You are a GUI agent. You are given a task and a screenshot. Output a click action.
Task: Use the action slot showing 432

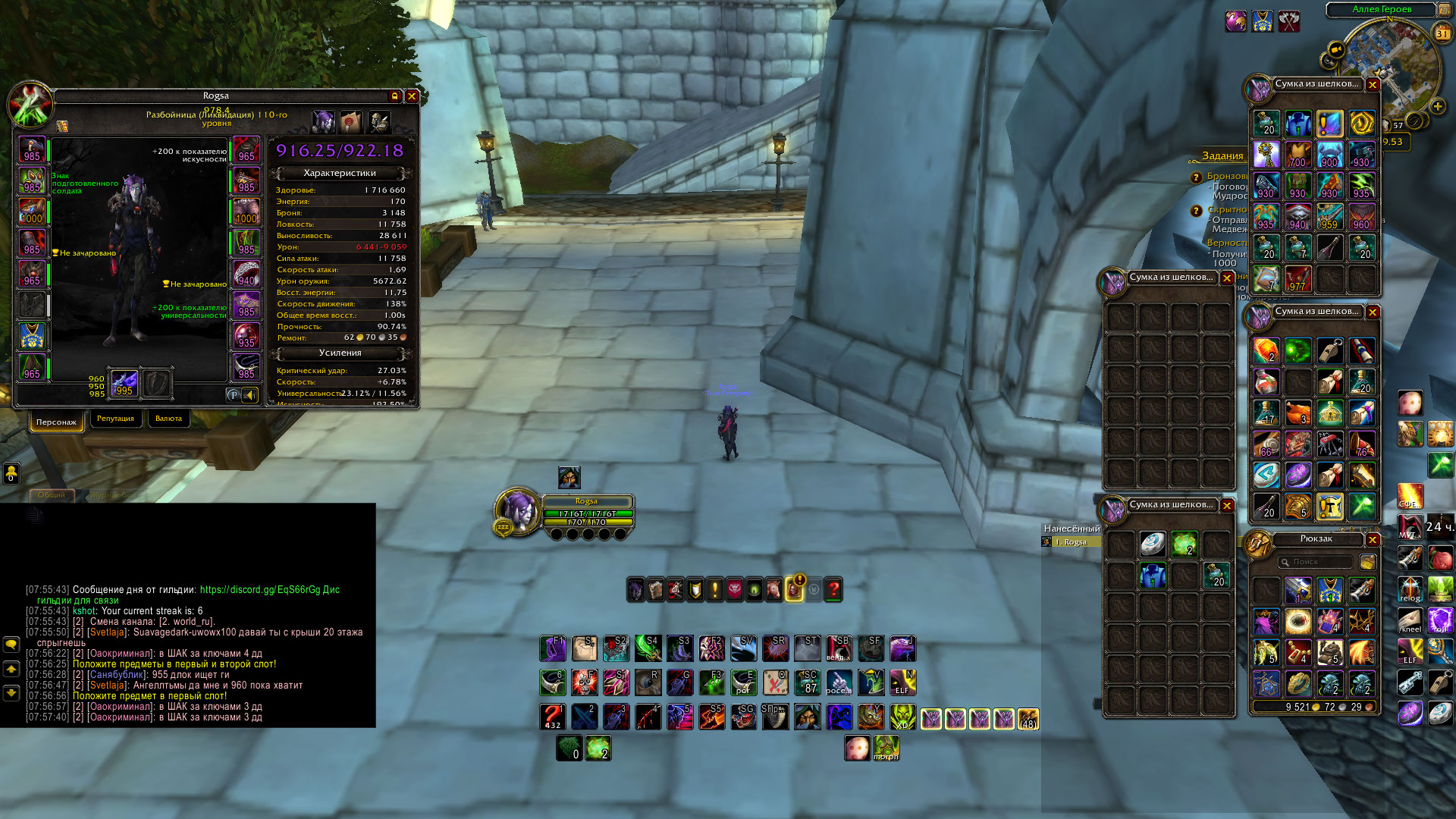pos(552,717)
